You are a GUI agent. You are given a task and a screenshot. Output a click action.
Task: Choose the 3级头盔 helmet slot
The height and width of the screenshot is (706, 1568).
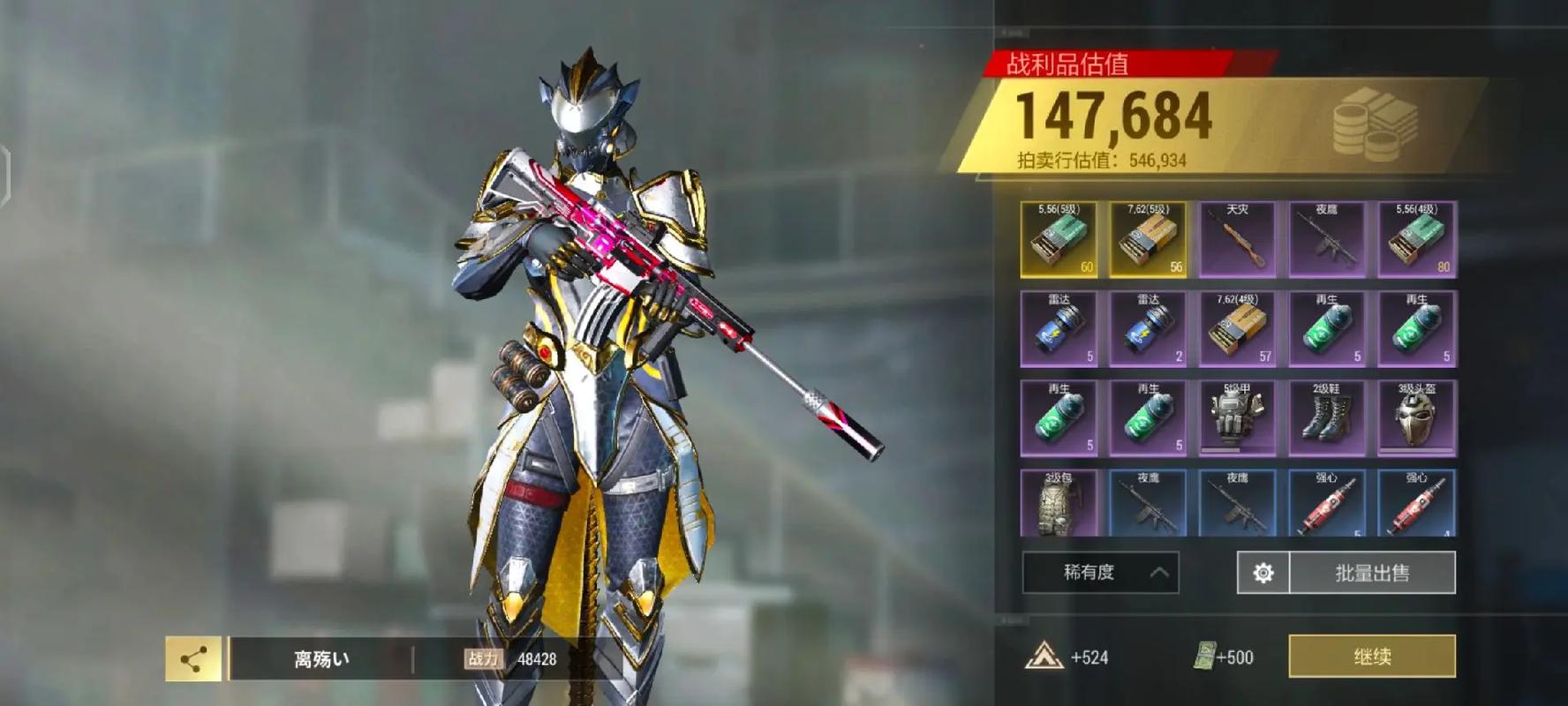click(1417, 418)
